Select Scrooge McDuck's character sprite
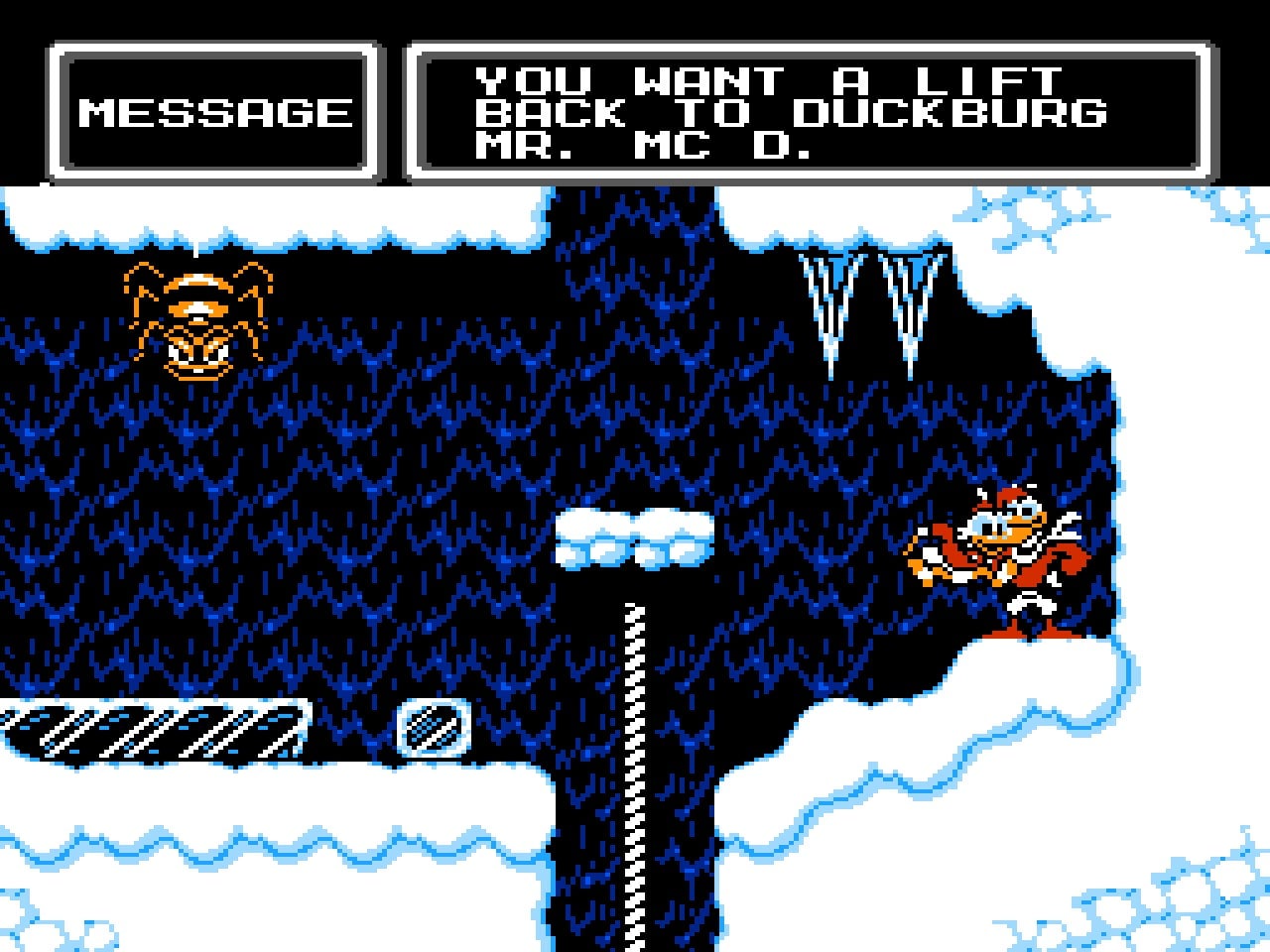1270x952 pixels. tap(1002, 555)
